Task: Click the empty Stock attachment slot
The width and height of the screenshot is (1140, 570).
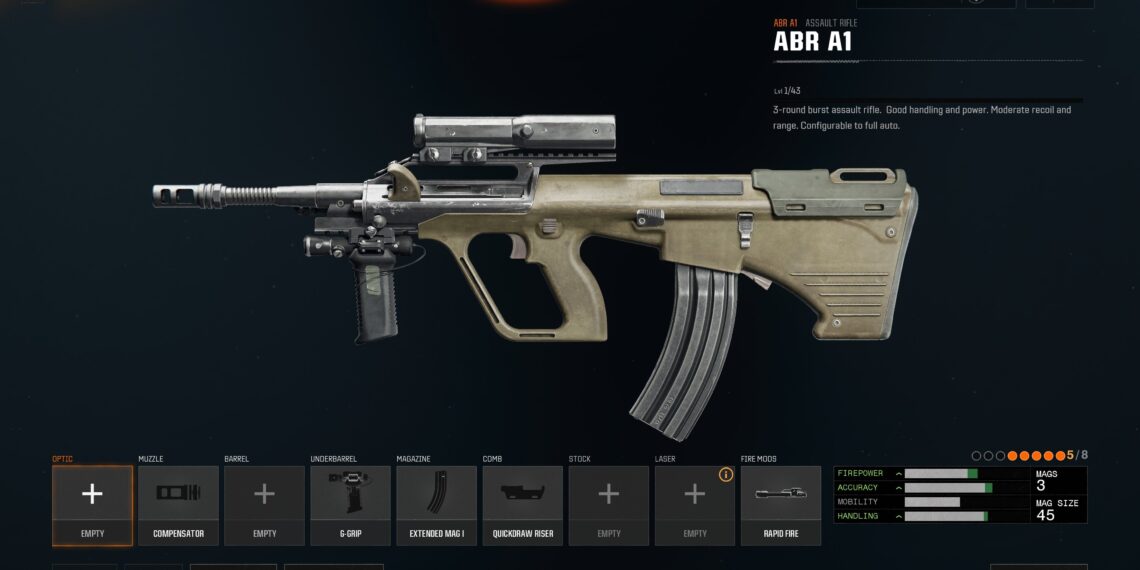Action: point(608,505)
